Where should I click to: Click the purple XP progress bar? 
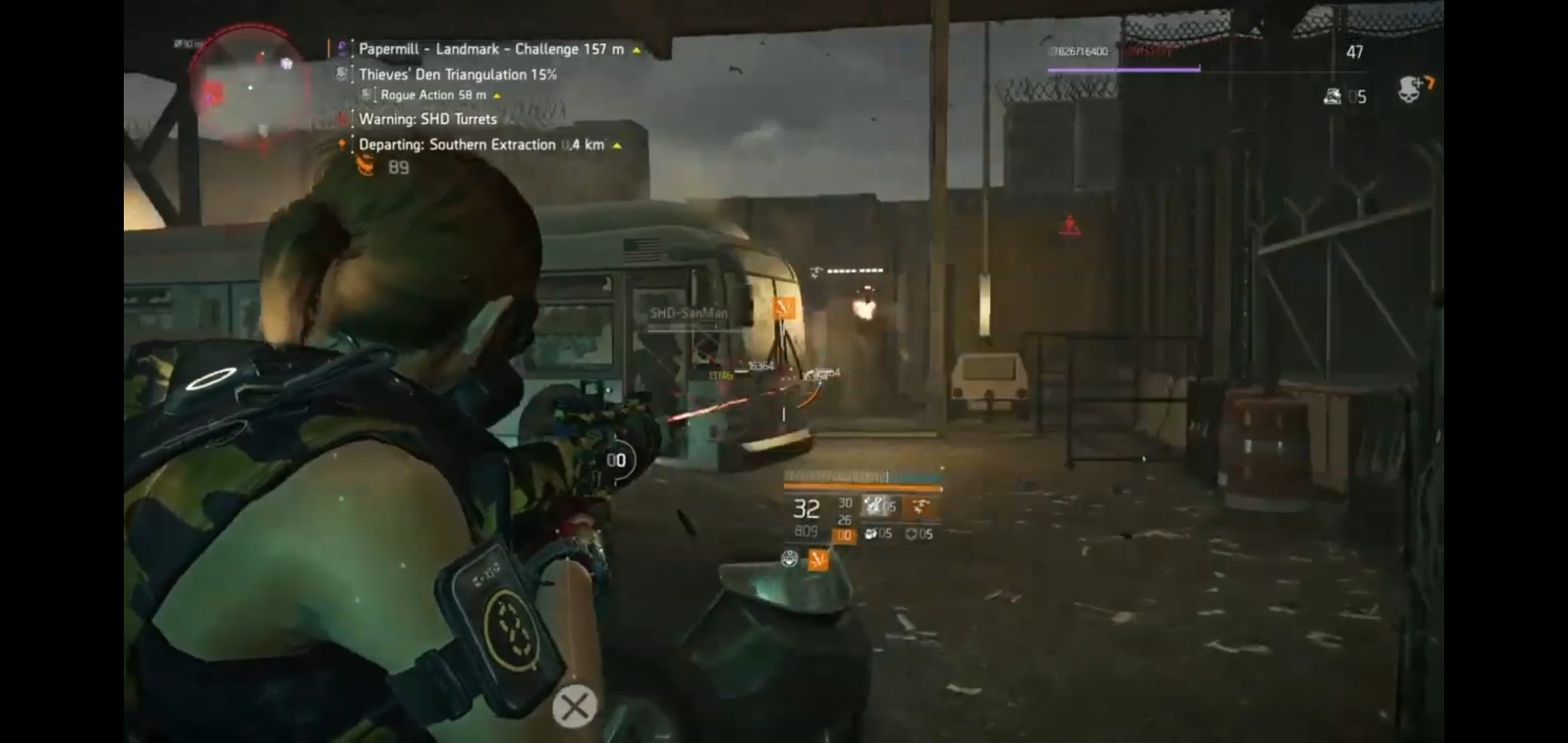point(1123,69)
